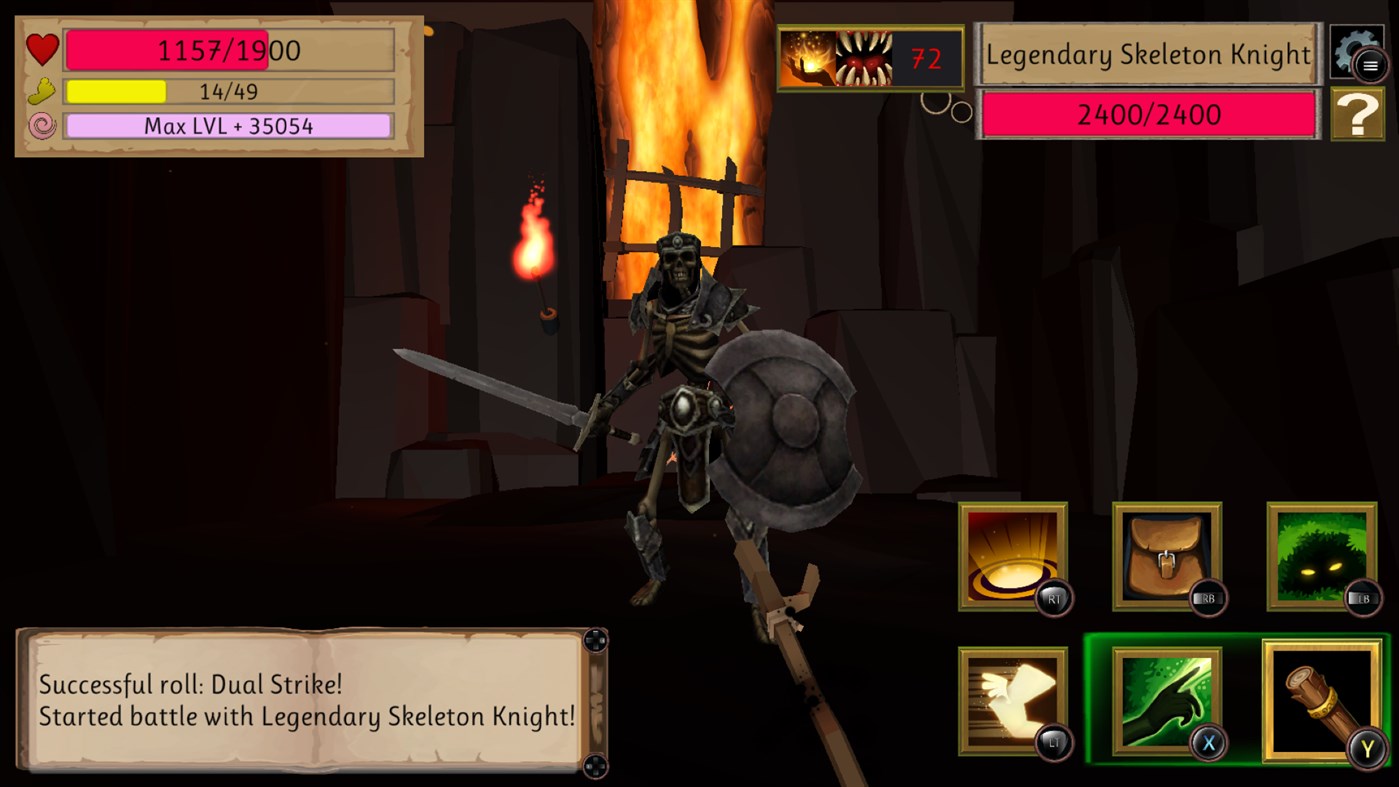The width and height of the screenshot is (1399, 787).
Task: Use the white boots flee ability
Action: [x=1012, y=700]
